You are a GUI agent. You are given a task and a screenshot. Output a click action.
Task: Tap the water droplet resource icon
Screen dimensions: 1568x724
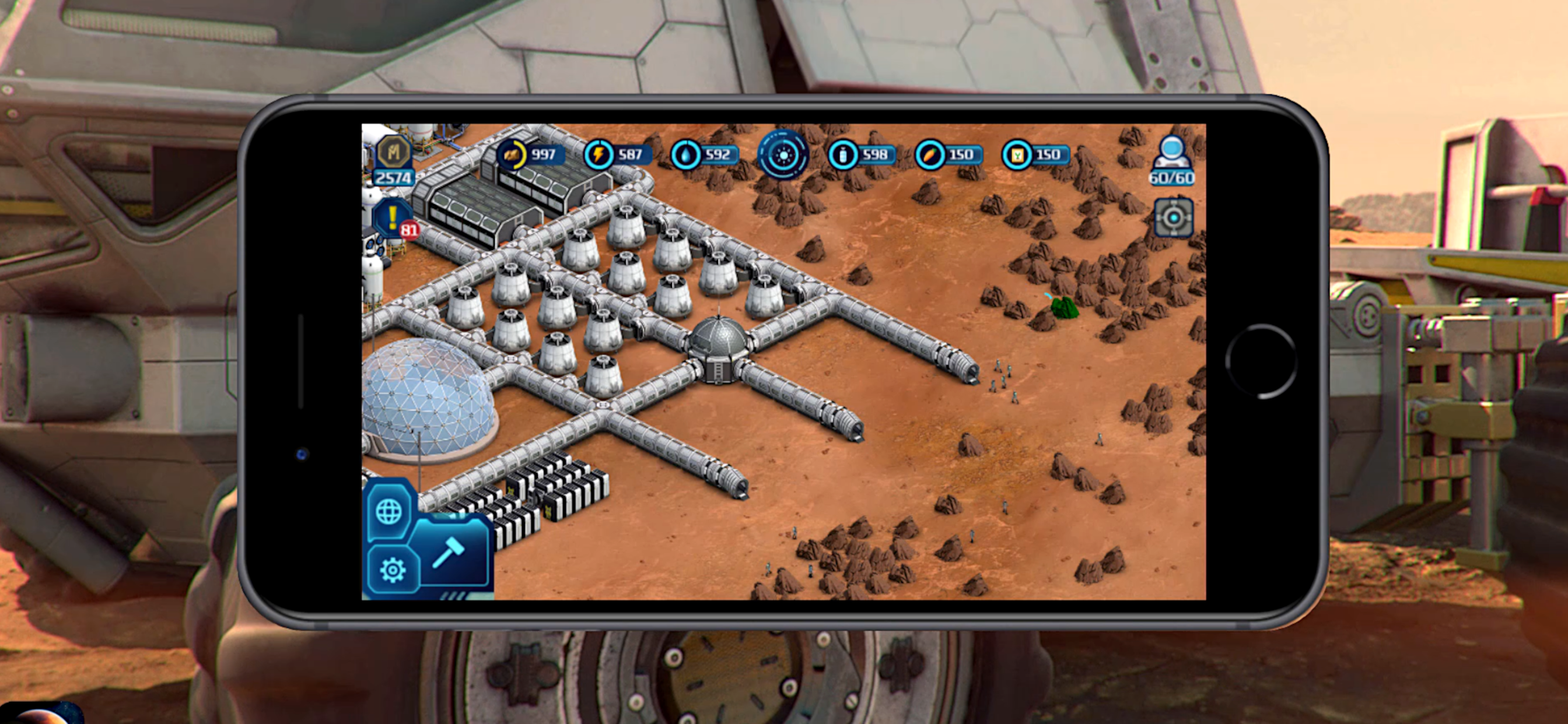click(x=686, y=154)
